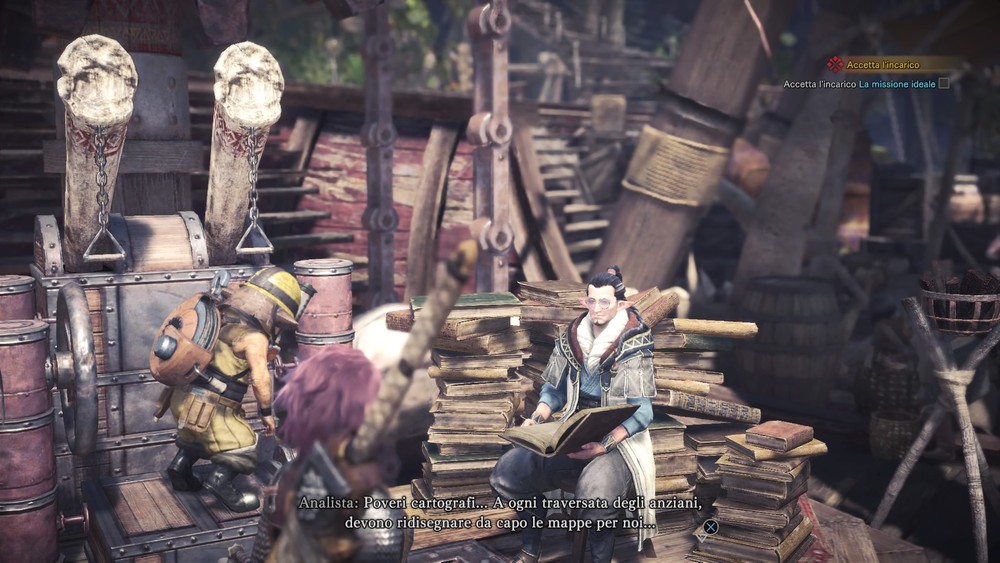Viewport: 1000px width, 563px height.
Task: Open the "Accetta l'incarico" quest tracker header
Action: (883, 64)
